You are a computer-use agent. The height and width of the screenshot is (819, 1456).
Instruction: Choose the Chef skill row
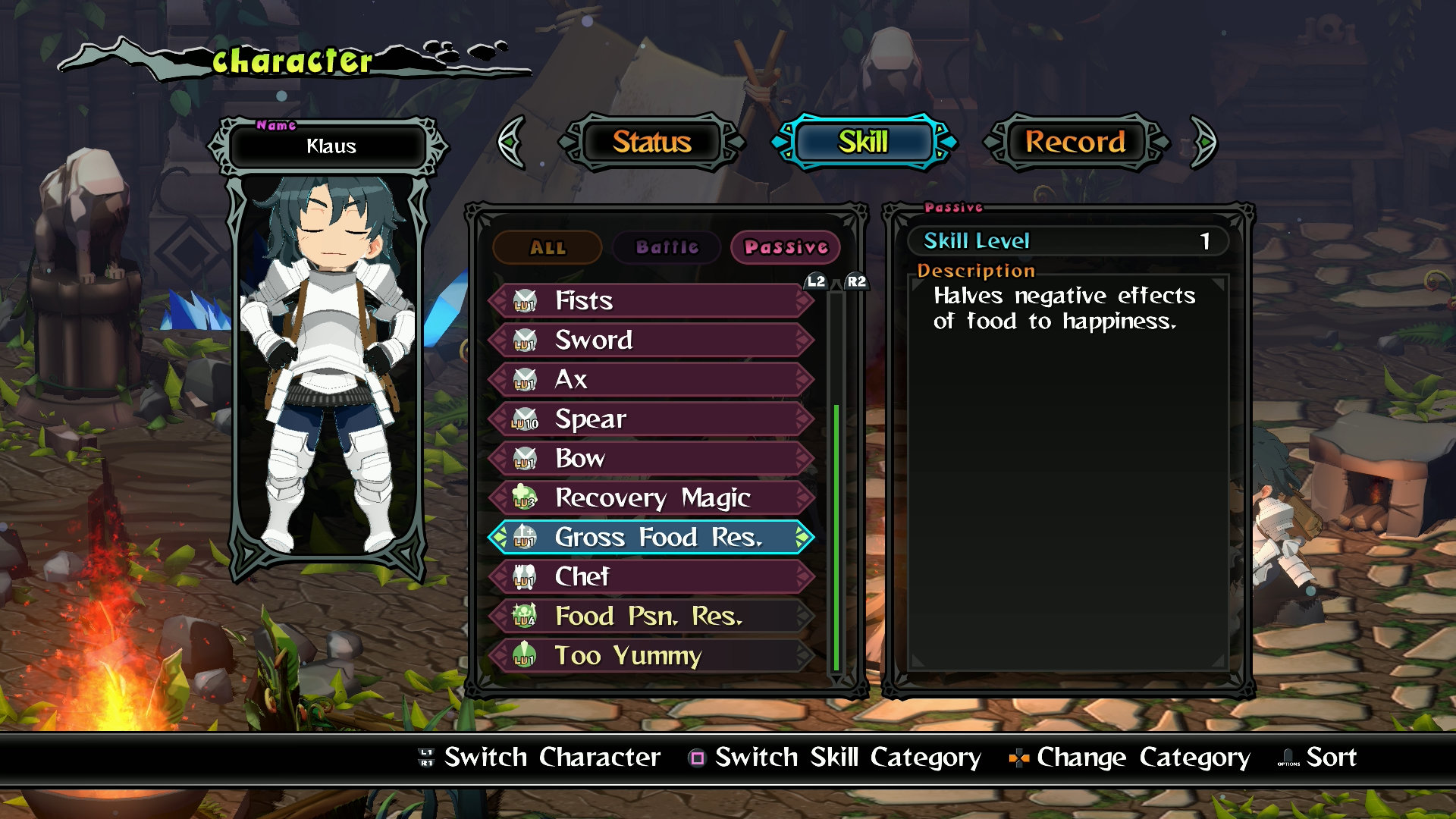[x=651, y=577]
